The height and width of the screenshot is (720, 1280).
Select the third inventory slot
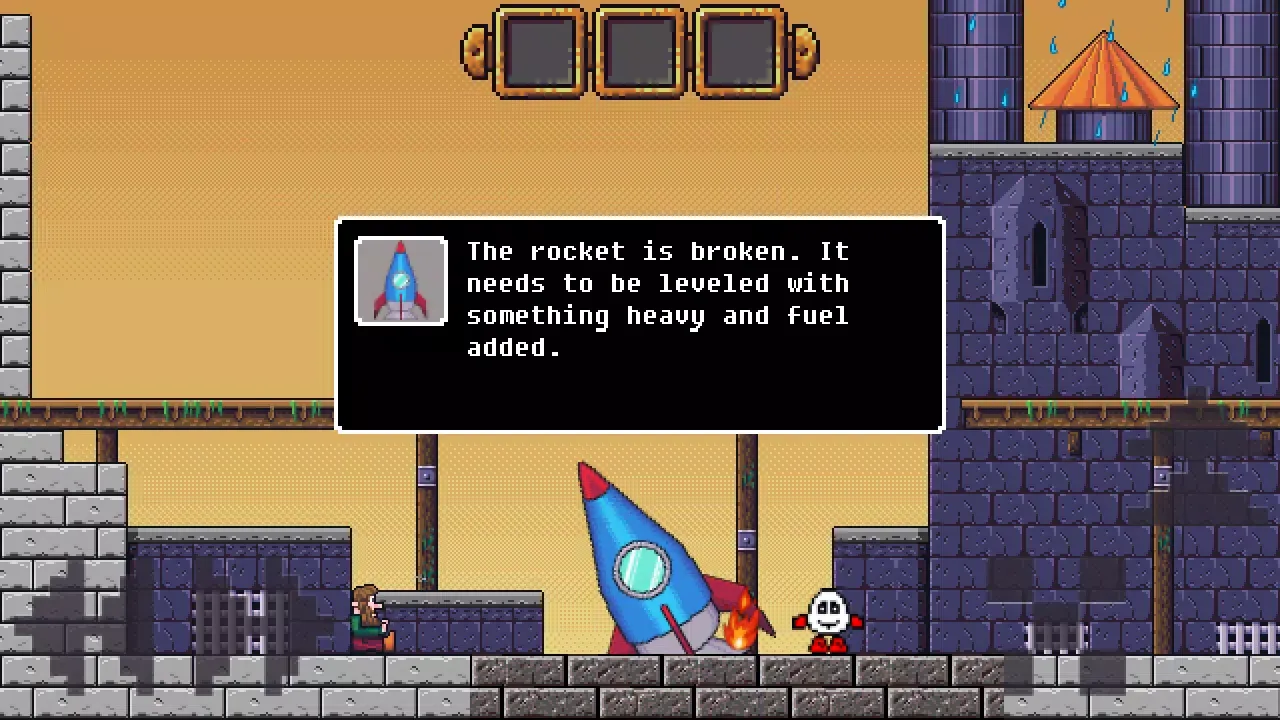click(739, 51)
